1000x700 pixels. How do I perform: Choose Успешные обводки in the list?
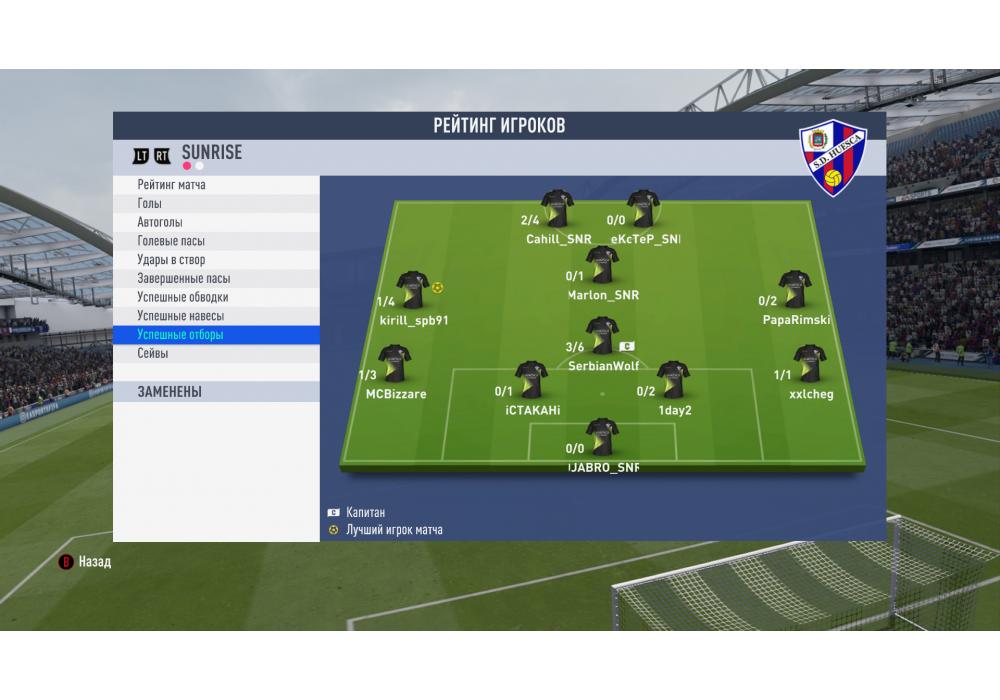tap(216, 297)
